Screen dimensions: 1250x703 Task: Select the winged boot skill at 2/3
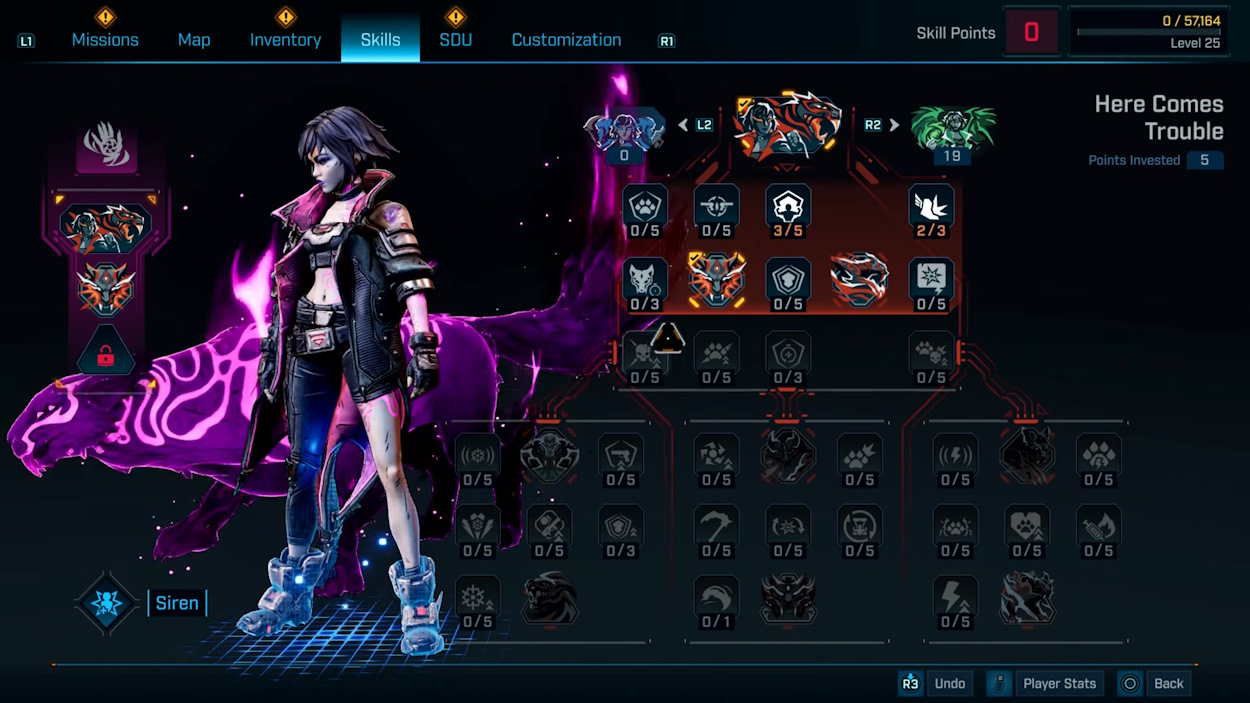931,206
